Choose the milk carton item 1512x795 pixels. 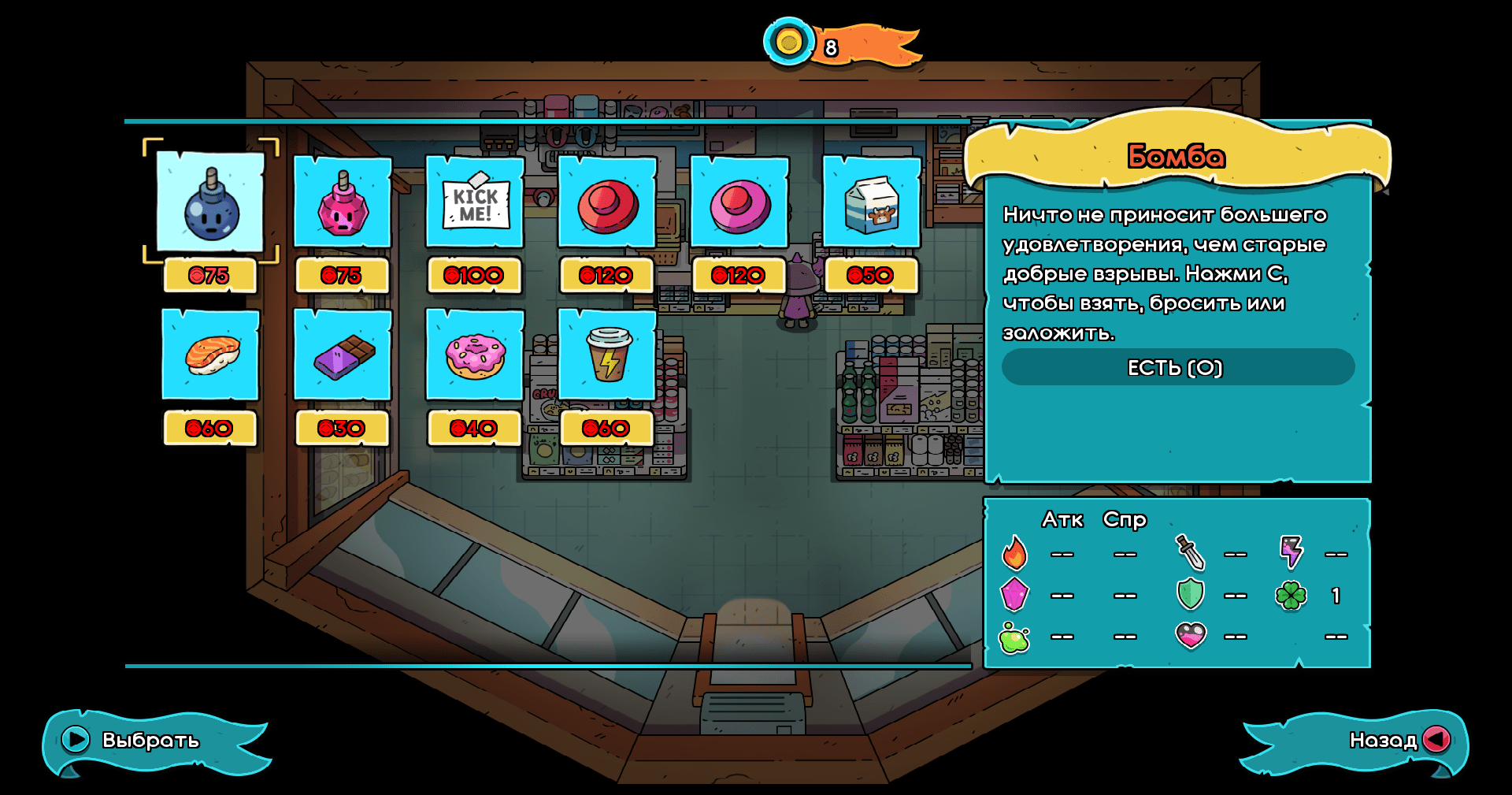872,203
